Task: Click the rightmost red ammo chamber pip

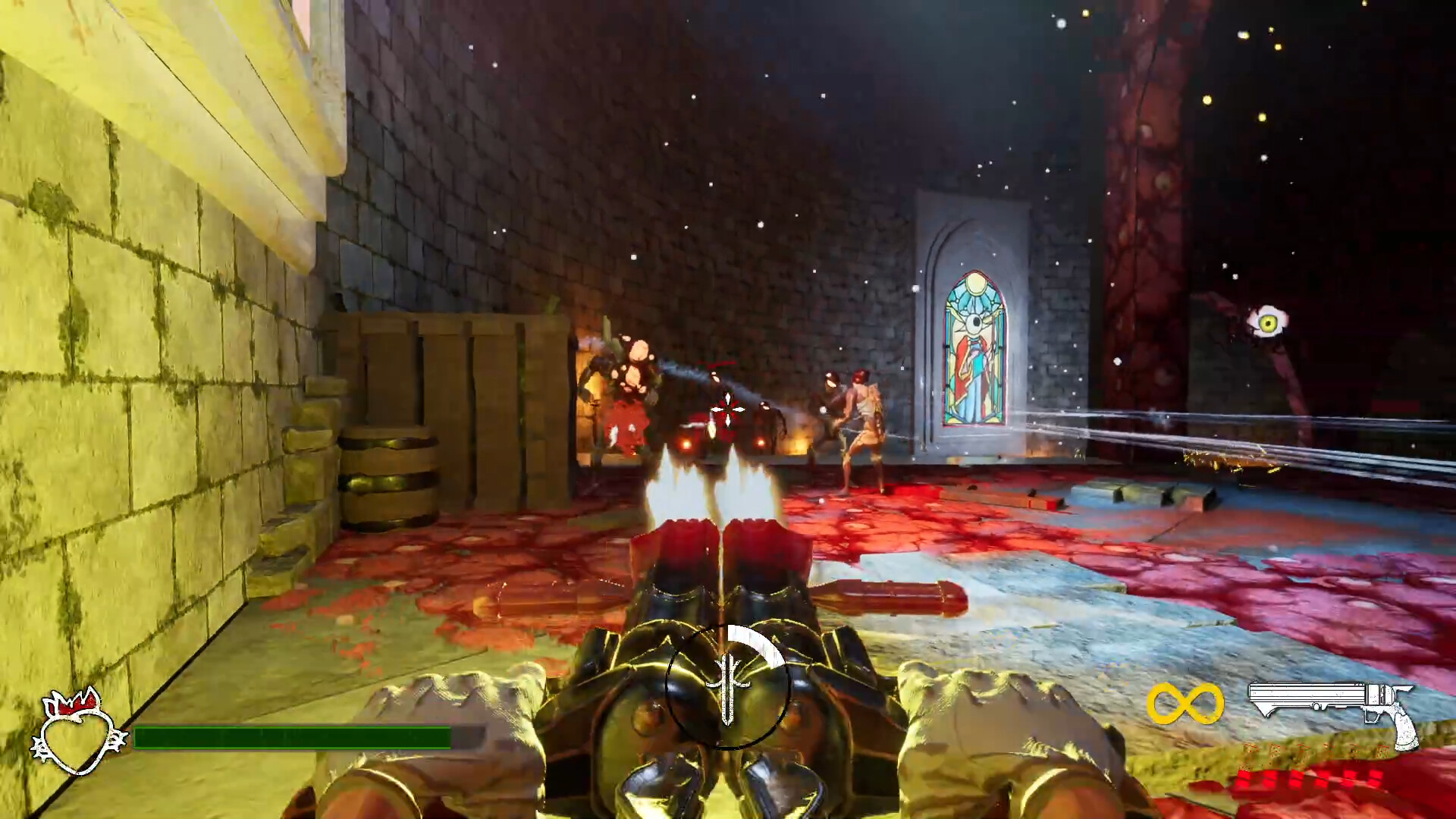Action: (1376, 779)
